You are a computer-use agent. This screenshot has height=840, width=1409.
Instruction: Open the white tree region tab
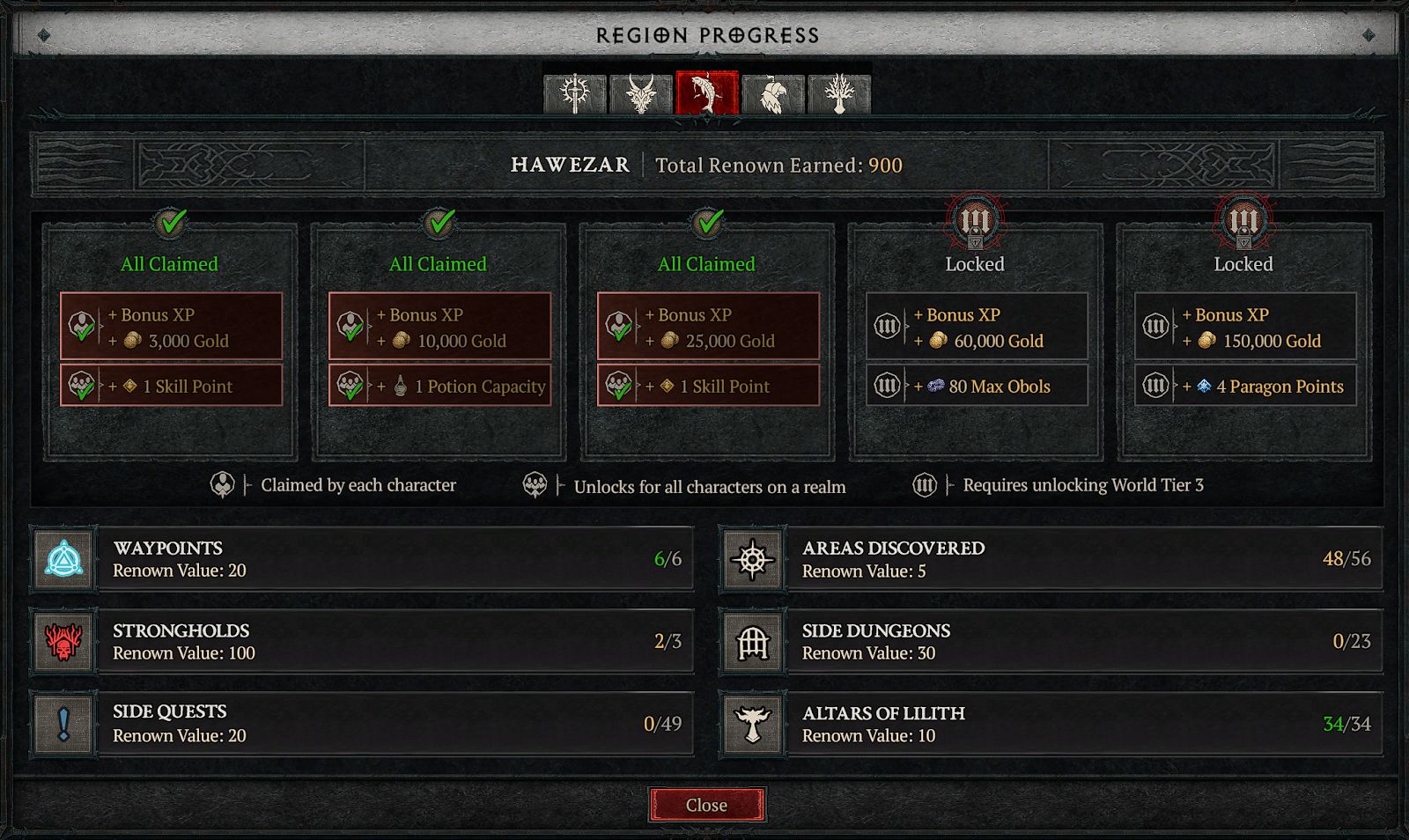click(x=839, y=93)
